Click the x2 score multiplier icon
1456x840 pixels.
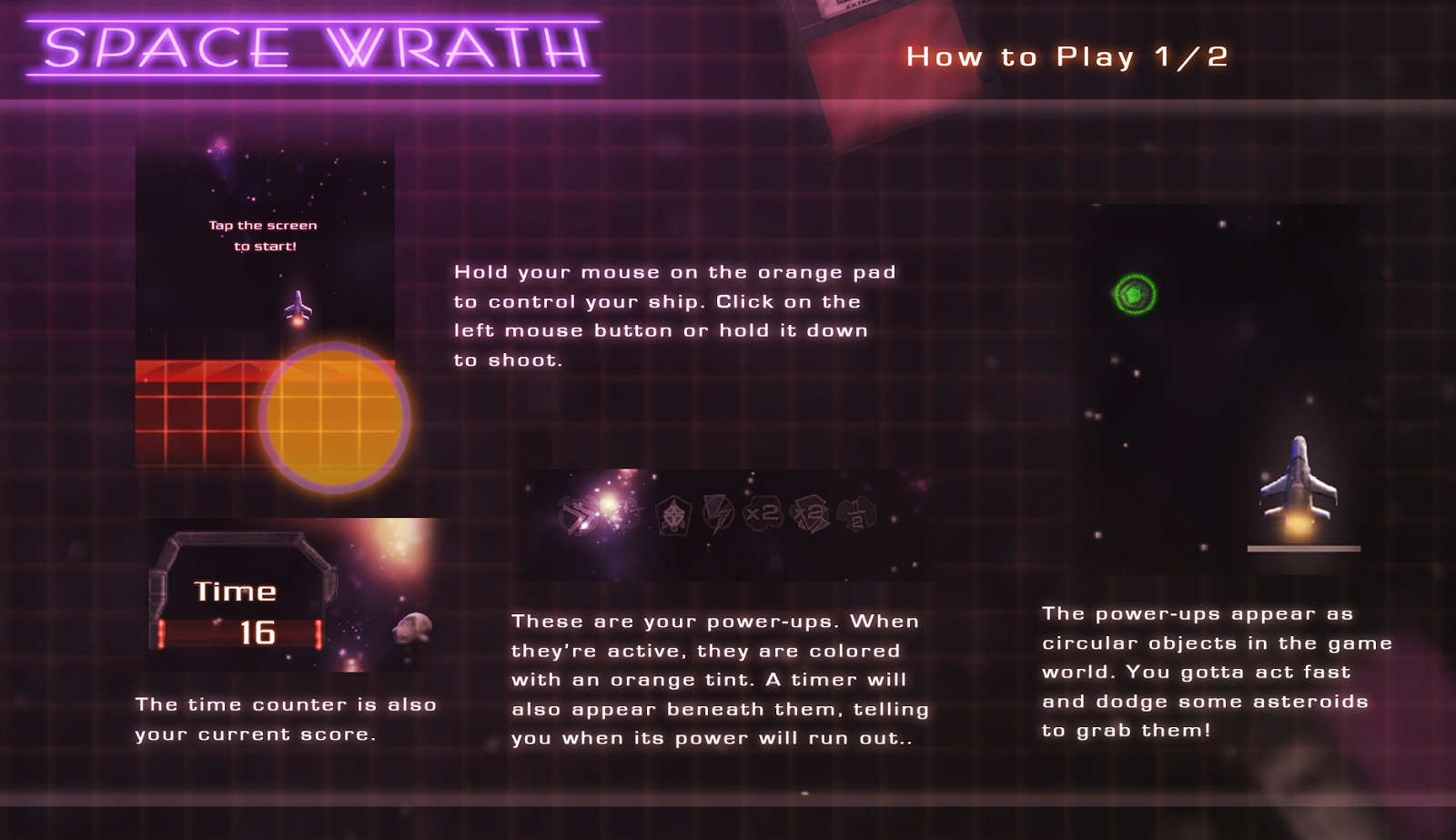[764, 514]
